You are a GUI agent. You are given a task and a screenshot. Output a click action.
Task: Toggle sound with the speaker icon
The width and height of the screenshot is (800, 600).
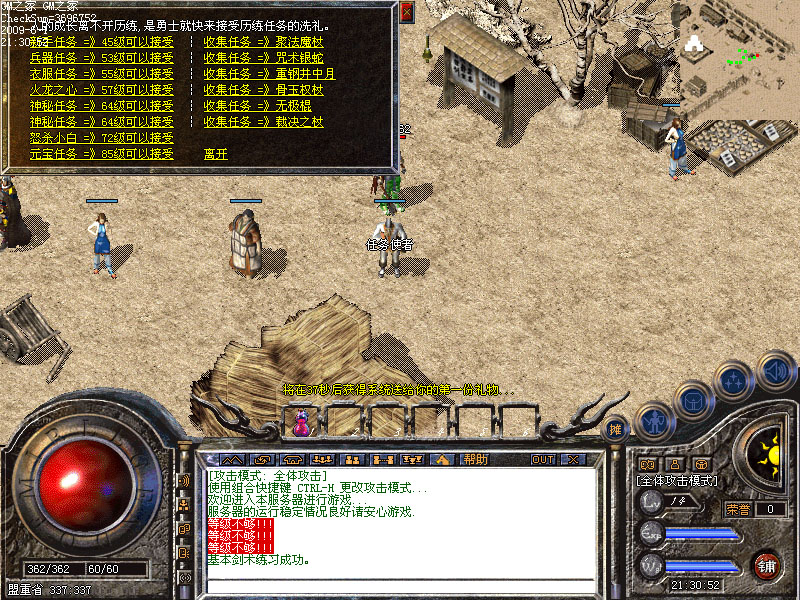(x=775, y=372)
